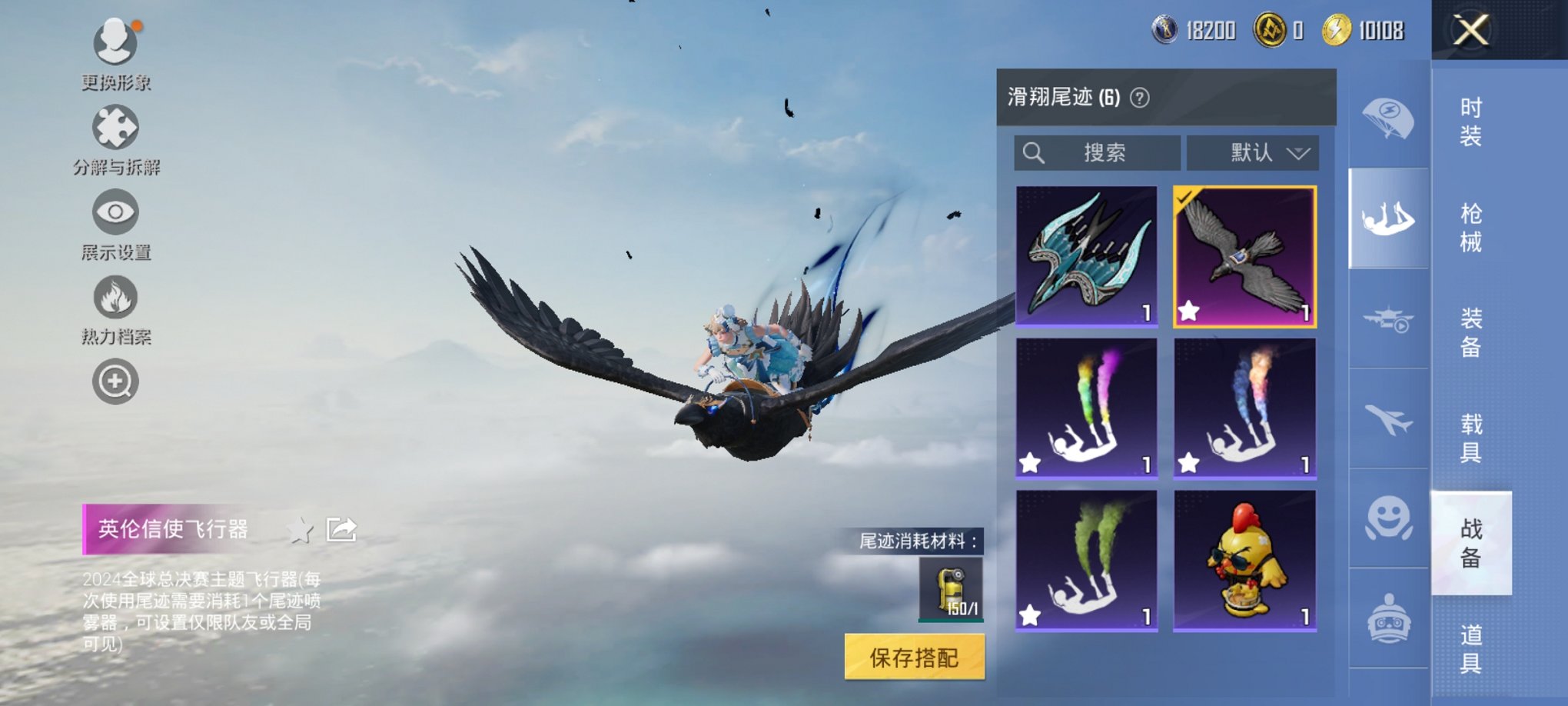Image resolution: width=1568 pixels, height=706 pixels.
Task: Click the plus icon in left sidebar
Action: click(x=115, y=381)
